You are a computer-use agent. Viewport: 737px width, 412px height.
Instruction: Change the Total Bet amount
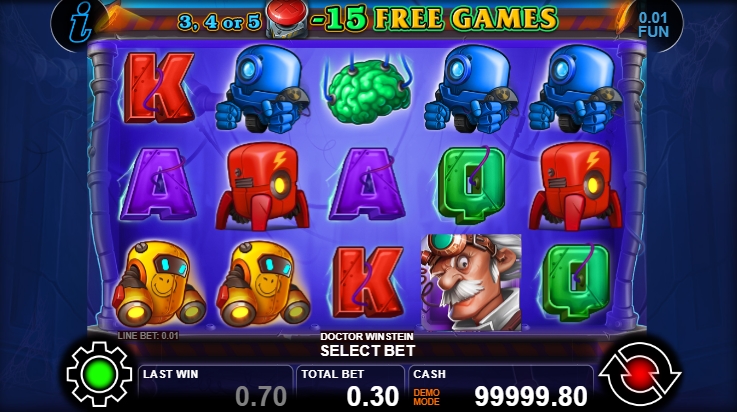[350, 387]
